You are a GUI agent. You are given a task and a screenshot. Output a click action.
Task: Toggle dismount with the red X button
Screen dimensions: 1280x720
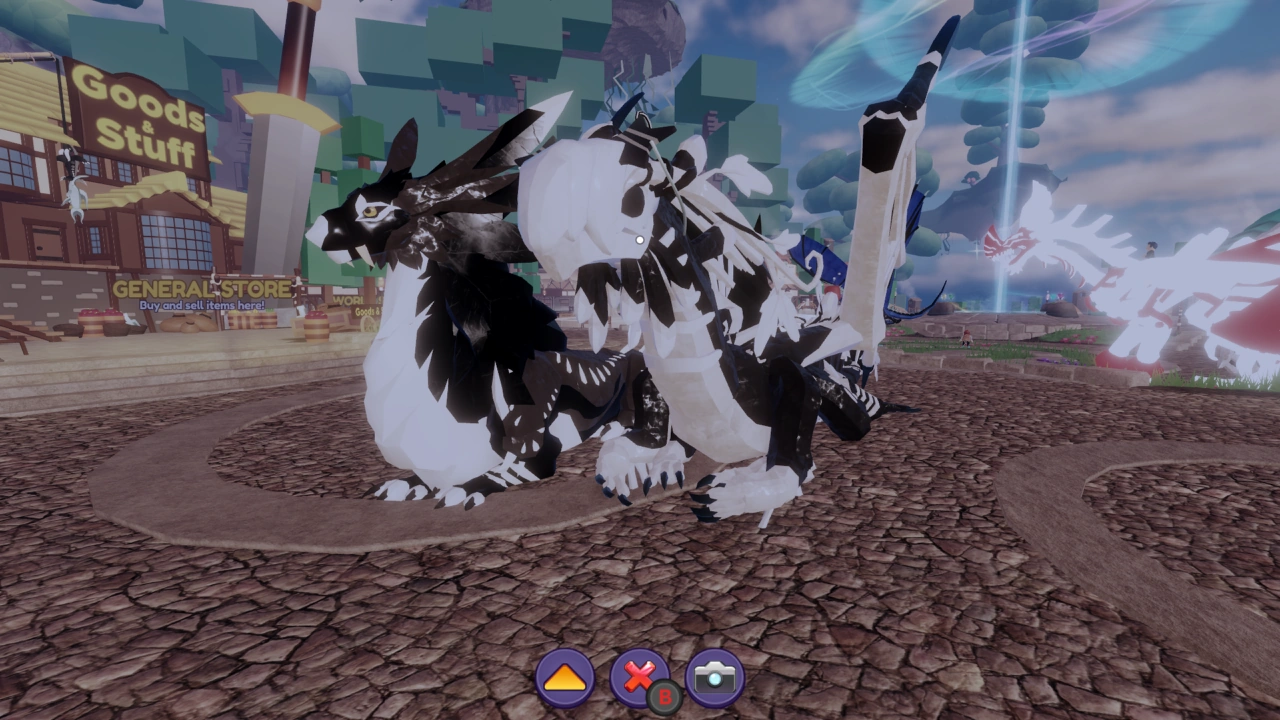[641, 677]
